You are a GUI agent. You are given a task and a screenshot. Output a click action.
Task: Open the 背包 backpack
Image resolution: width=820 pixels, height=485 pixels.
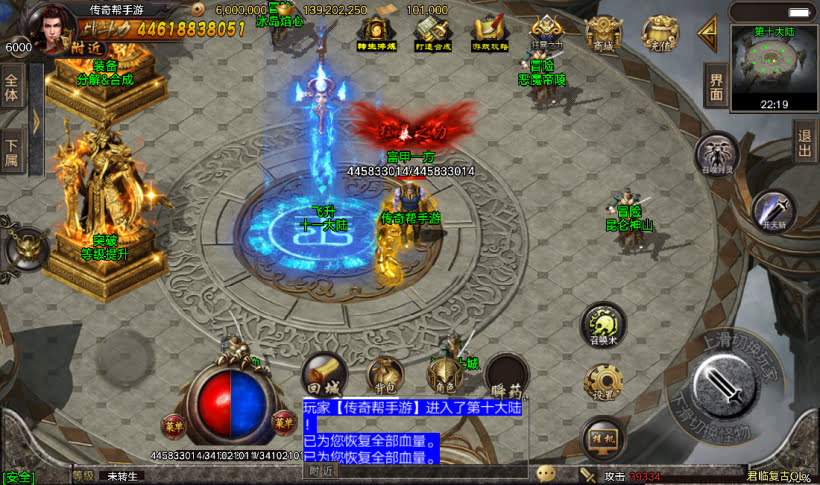pos(383,376)
